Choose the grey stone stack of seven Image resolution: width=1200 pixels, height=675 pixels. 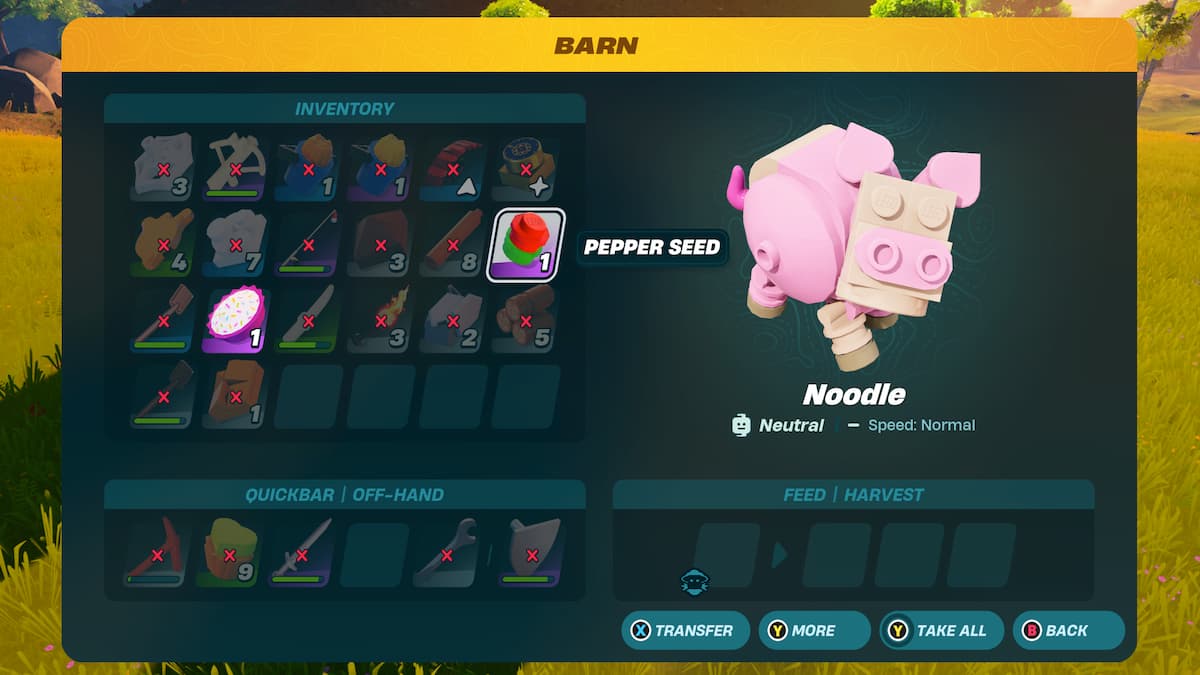pyautogui.click(x=237, y=245)
